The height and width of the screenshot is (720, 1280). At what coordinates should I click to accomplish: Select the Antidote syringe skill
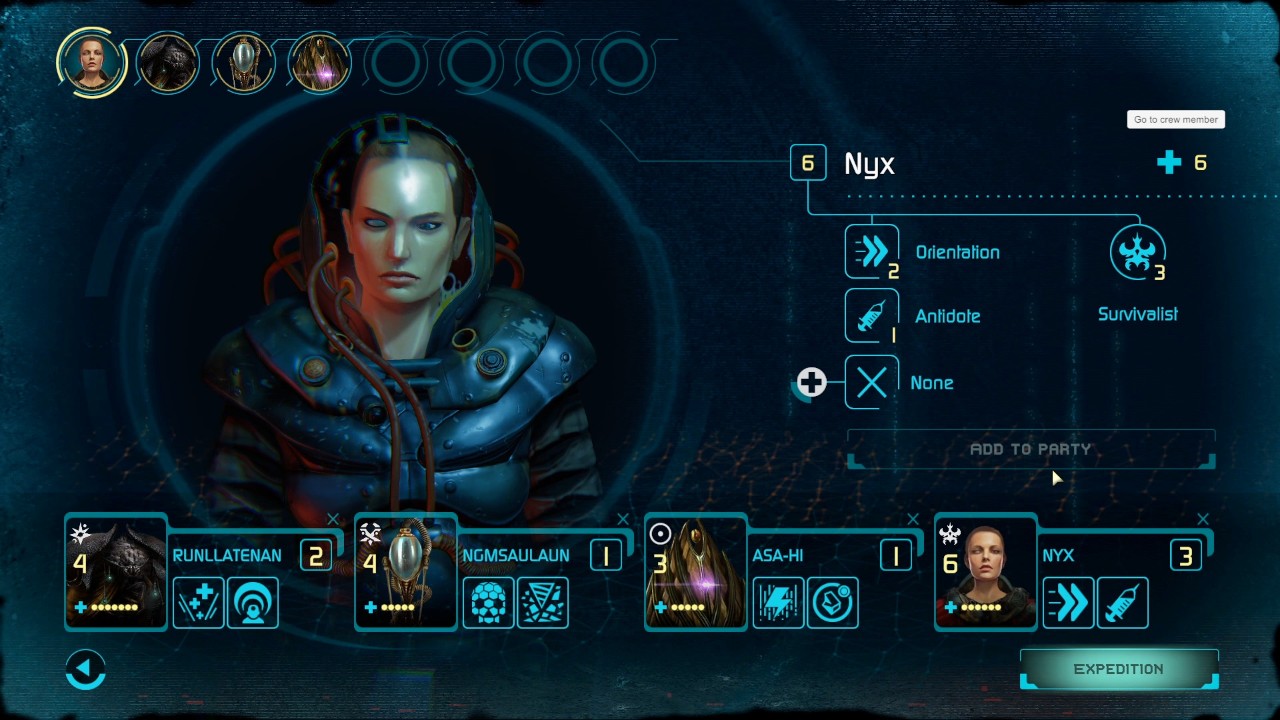[x=871, y=316]
